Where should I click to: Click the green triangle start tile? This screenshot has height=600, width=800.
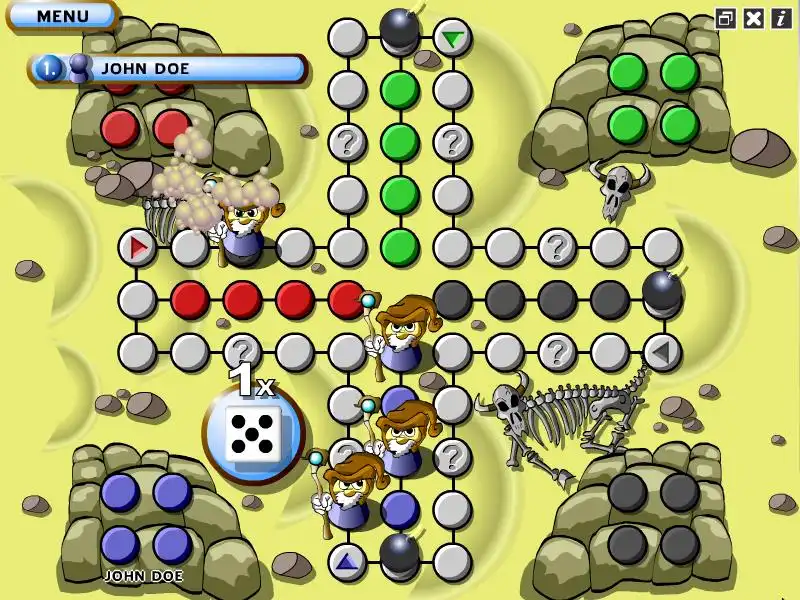[x=453, y=39]
